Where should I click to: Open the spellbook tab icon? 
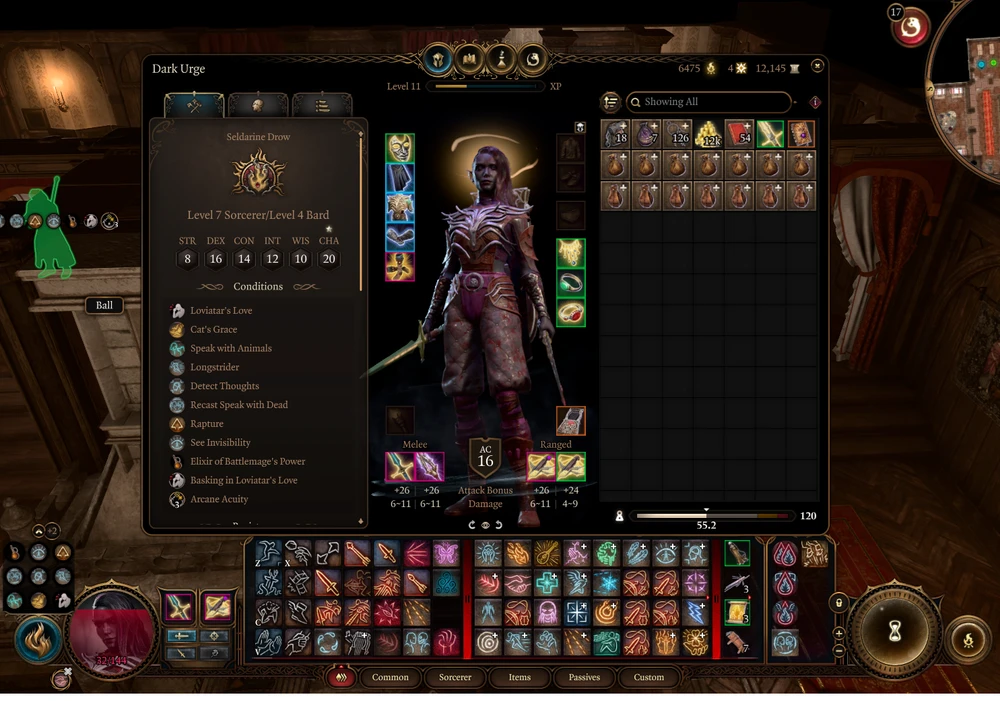pyautogui.click(x=469, y=59)
